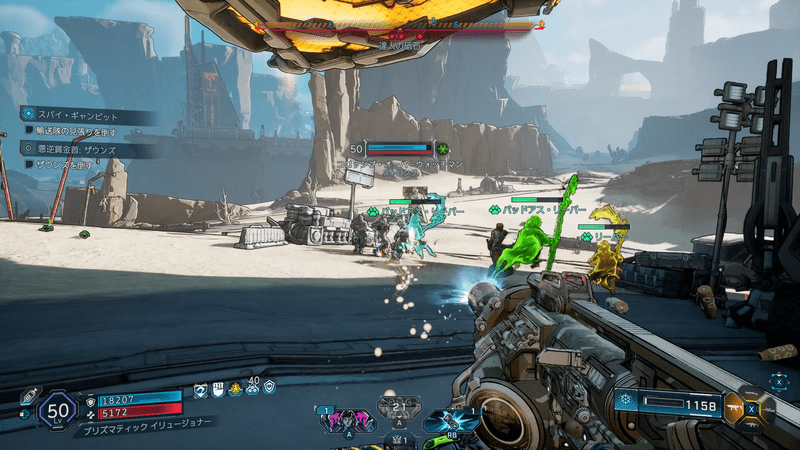Click the level 50 character badge
The width and height of the screenshot is (800, 450).
[59, 408]
